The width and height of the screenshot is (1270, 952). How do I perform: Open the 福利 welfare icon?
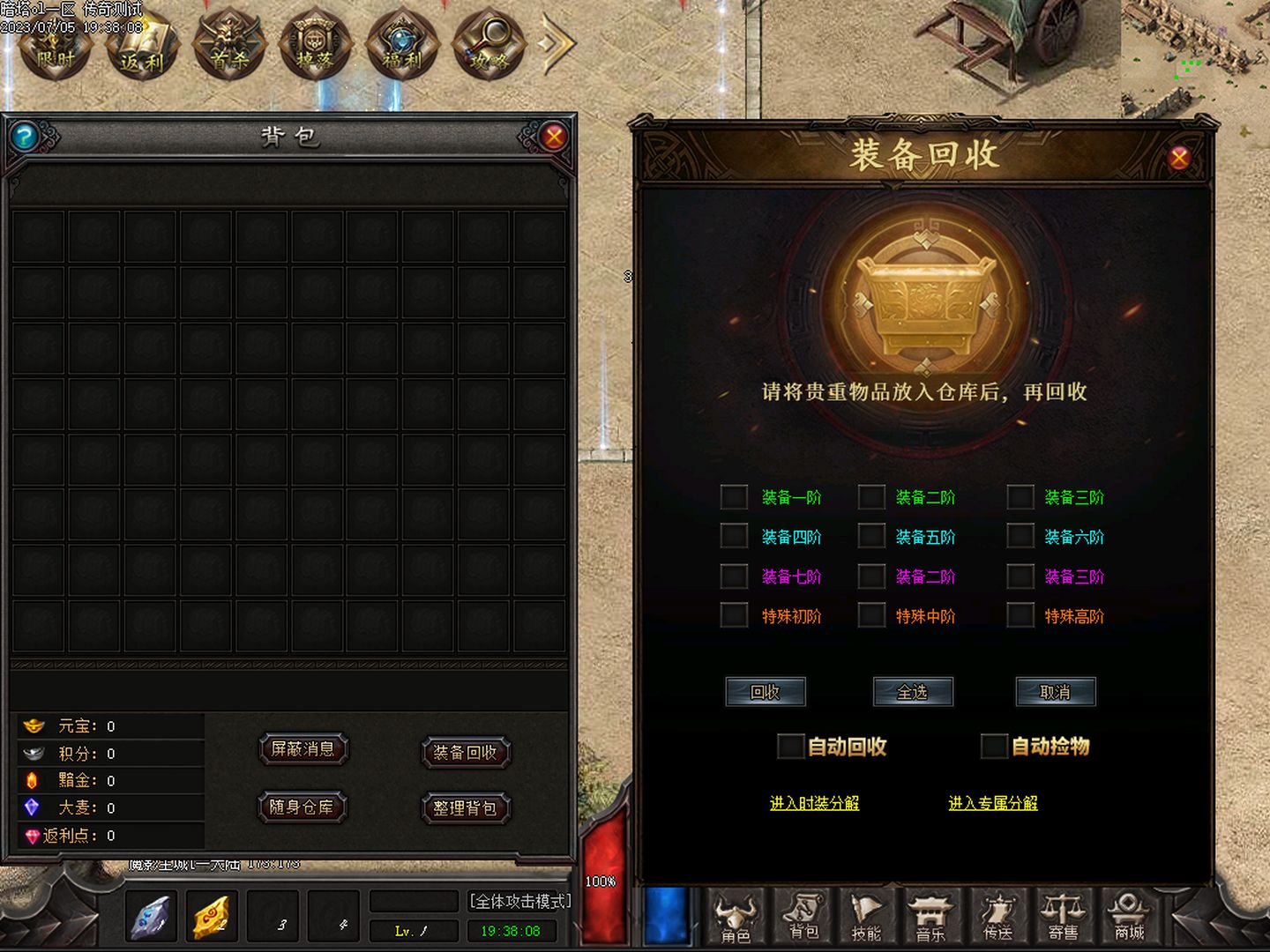pos(401,46)
